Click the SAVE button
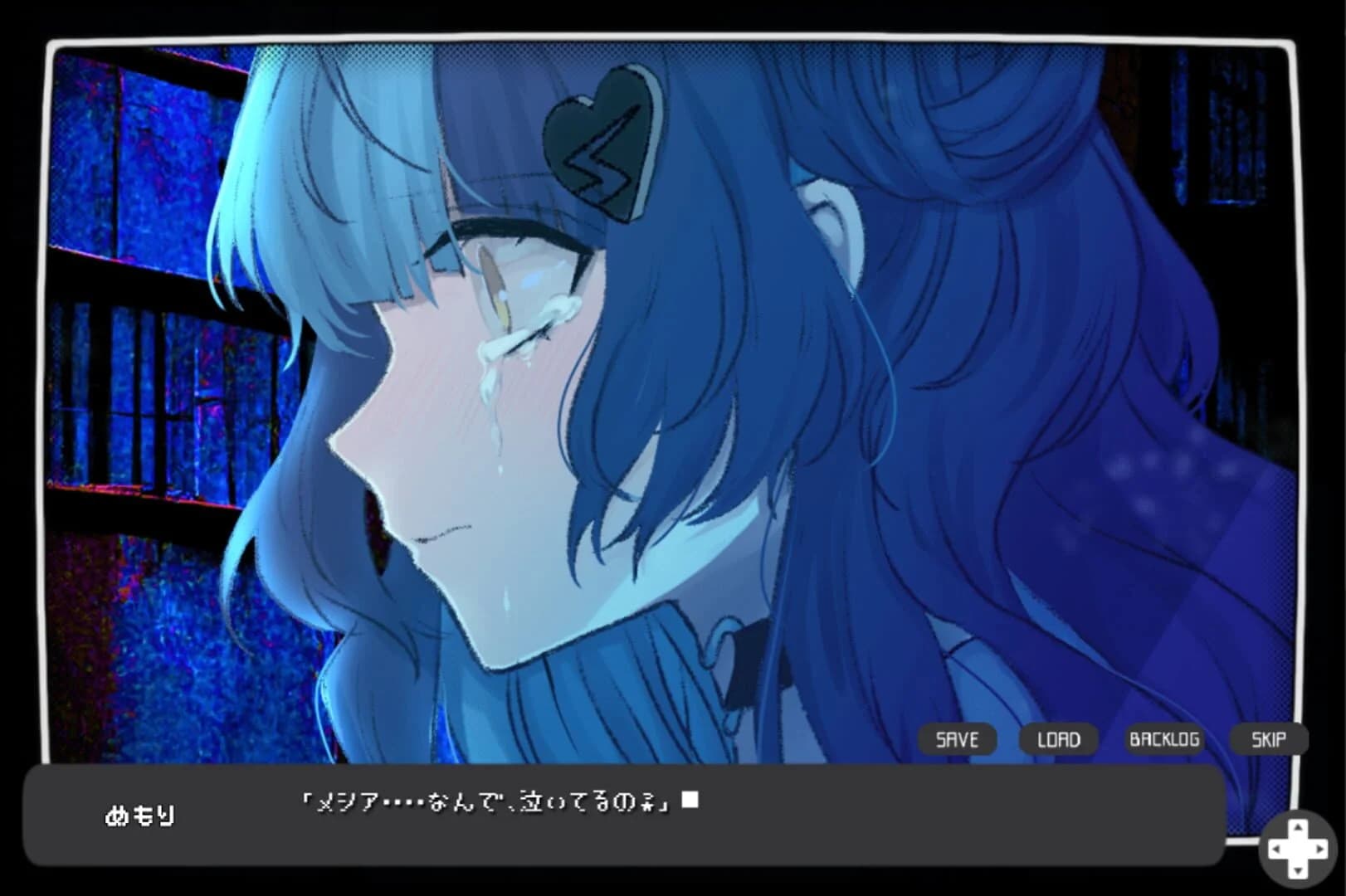The width and height of the screenshot is (1346, 896). (x=956, y=738)
